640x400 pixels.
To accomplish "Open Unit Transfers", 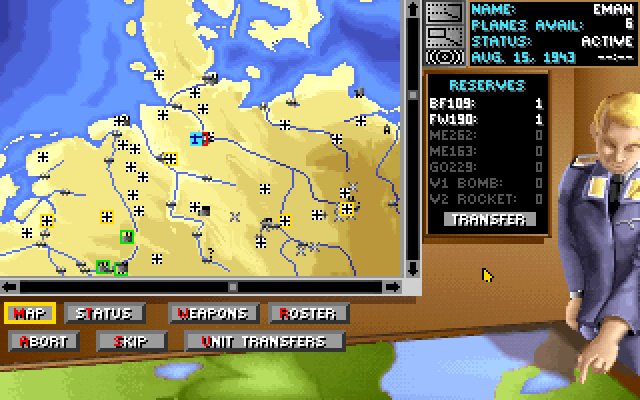I will pos(264,341).
